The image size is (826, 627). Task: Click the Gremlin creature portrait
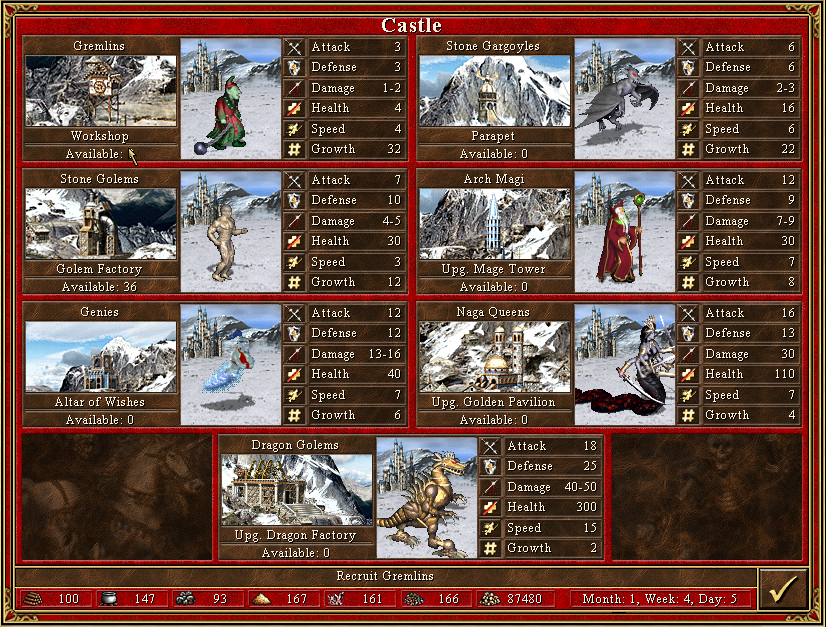click(230, 98)
